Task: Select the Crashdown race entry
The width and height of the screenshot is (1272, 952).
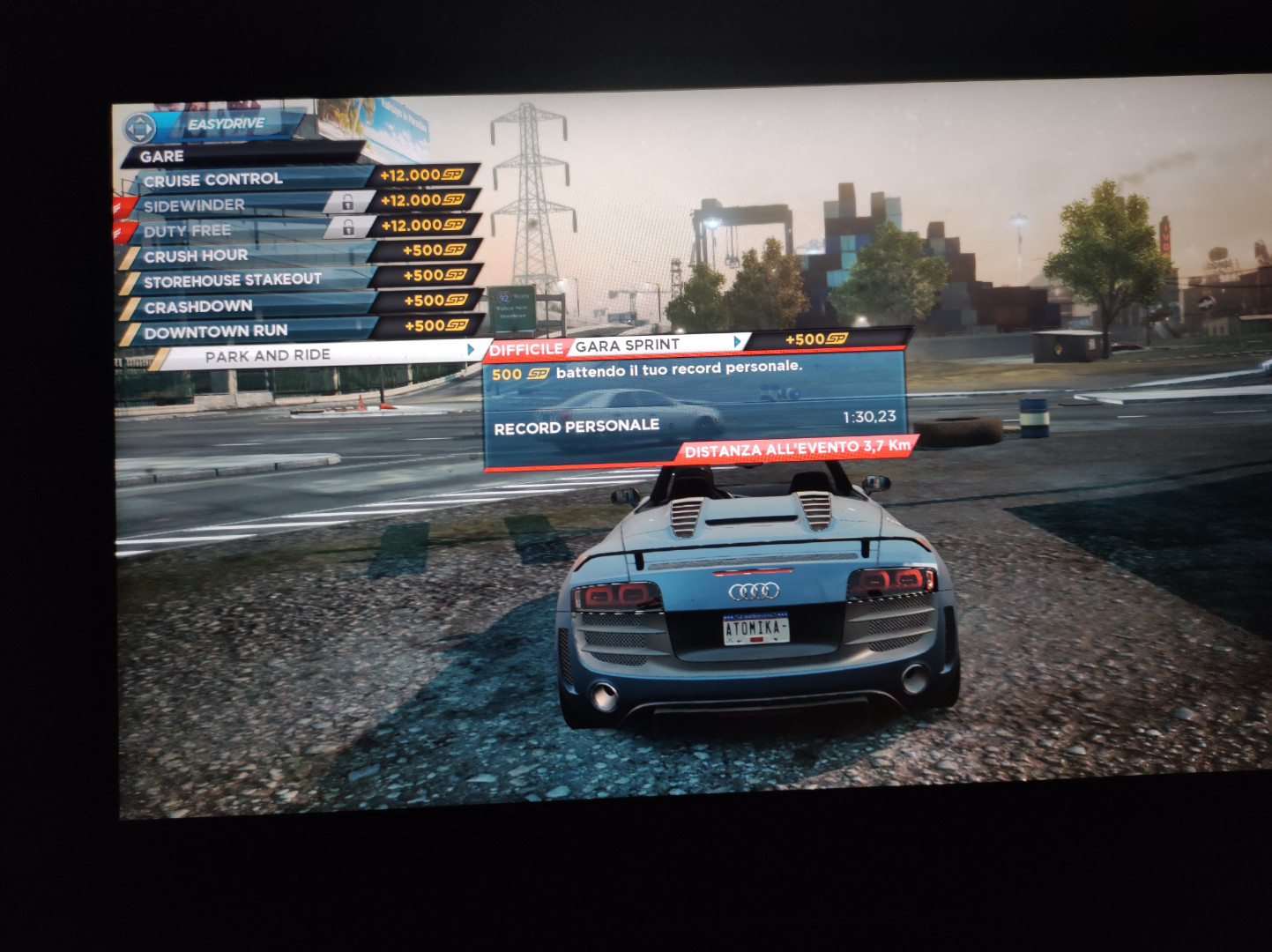Action: click(x=198, y=307)
